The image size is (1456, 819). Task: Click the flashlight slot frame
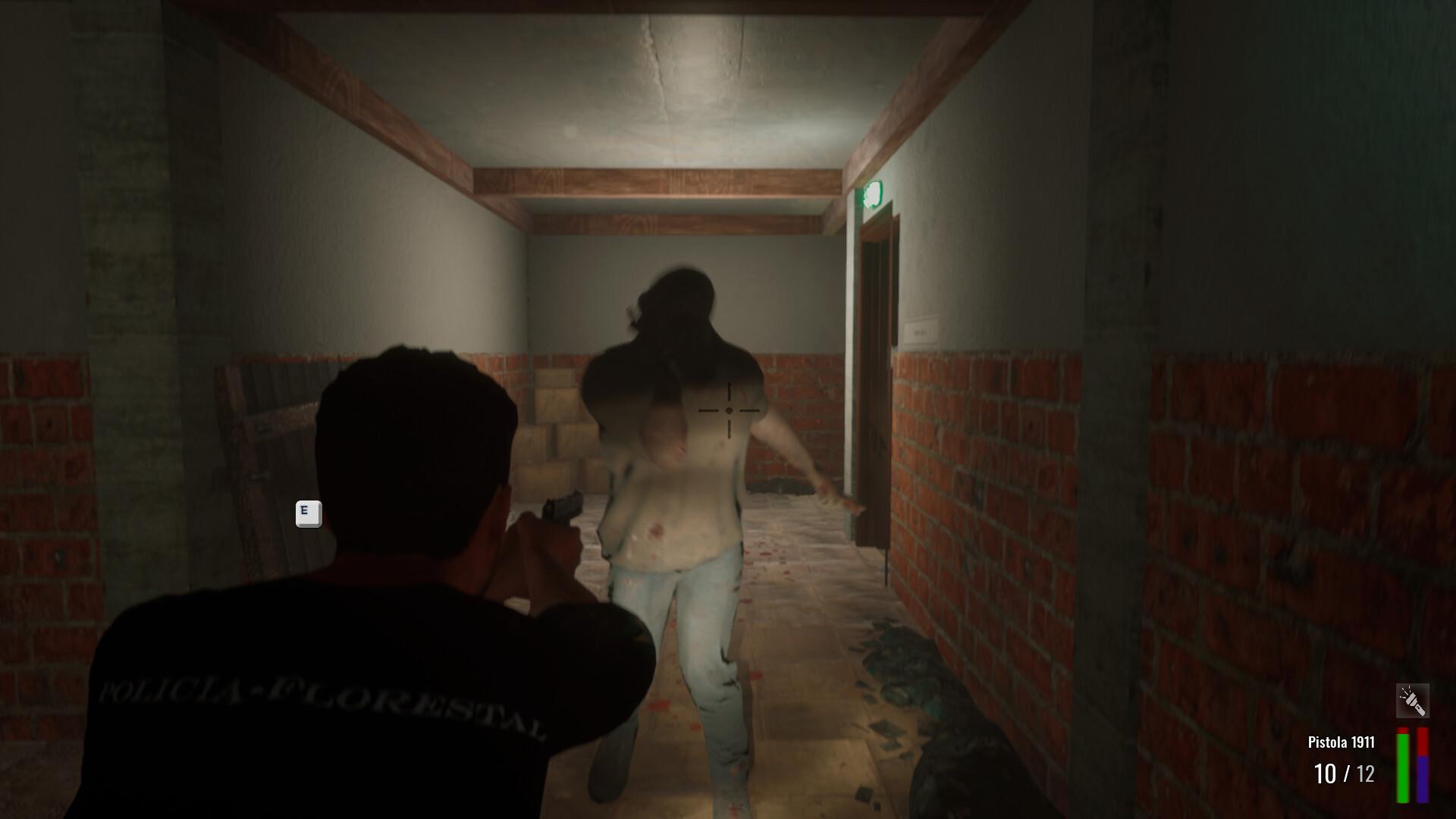pos(1413,700)
